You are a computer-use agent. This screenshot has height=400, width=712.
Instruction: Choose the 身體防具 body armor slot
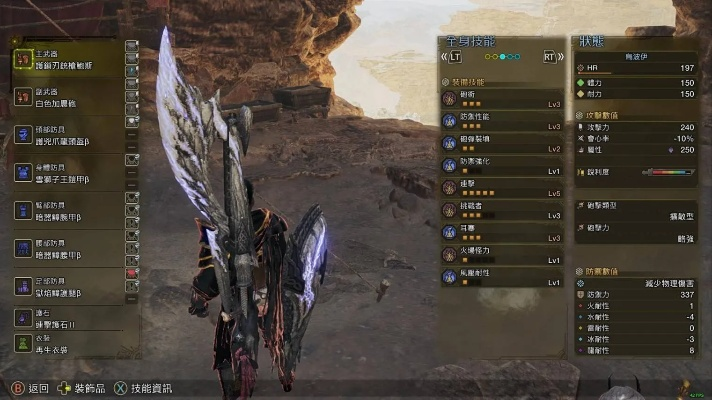point(65,173)
